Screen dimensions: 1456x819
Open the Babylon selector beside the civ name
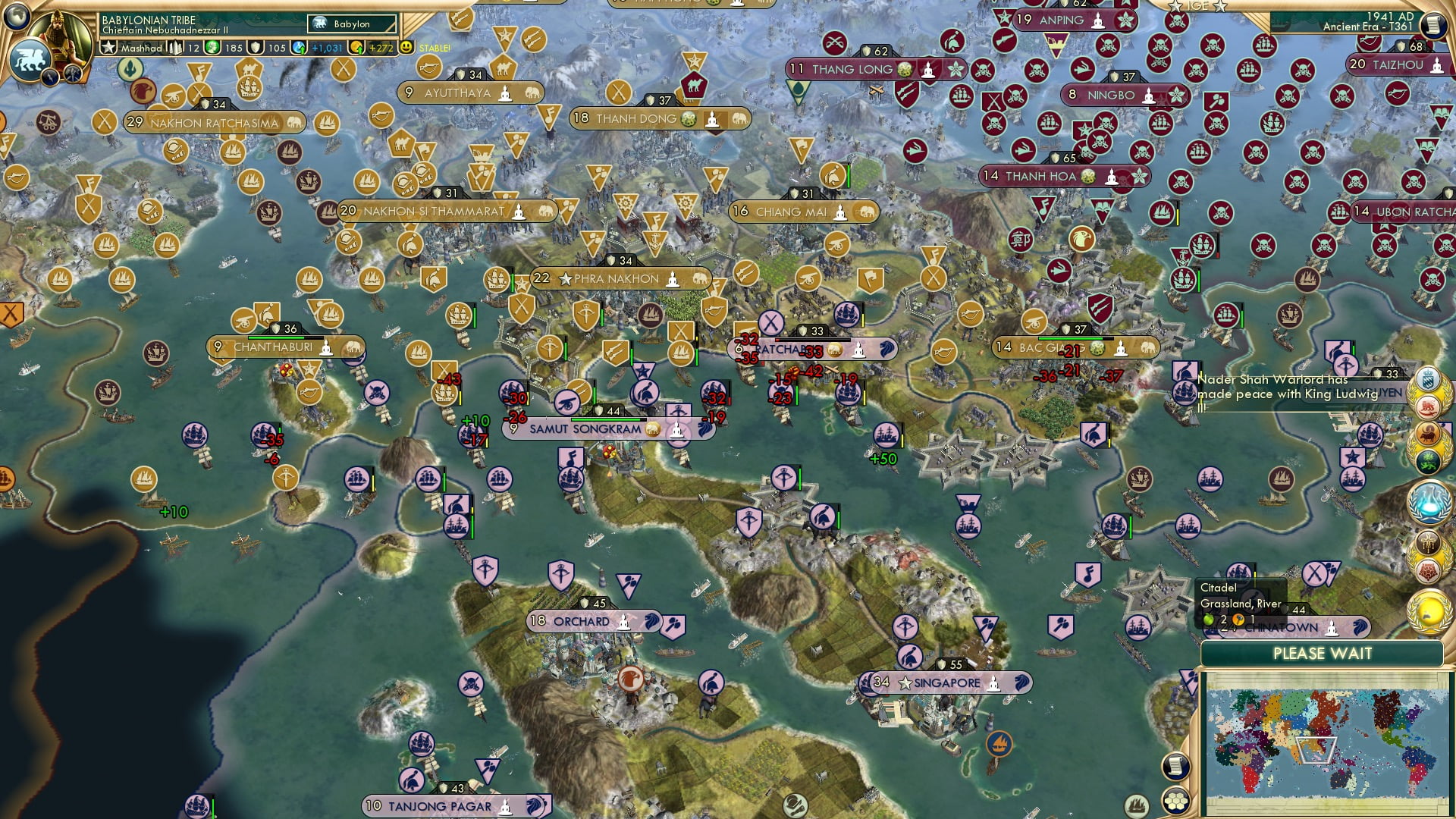[x=350, y=24]
